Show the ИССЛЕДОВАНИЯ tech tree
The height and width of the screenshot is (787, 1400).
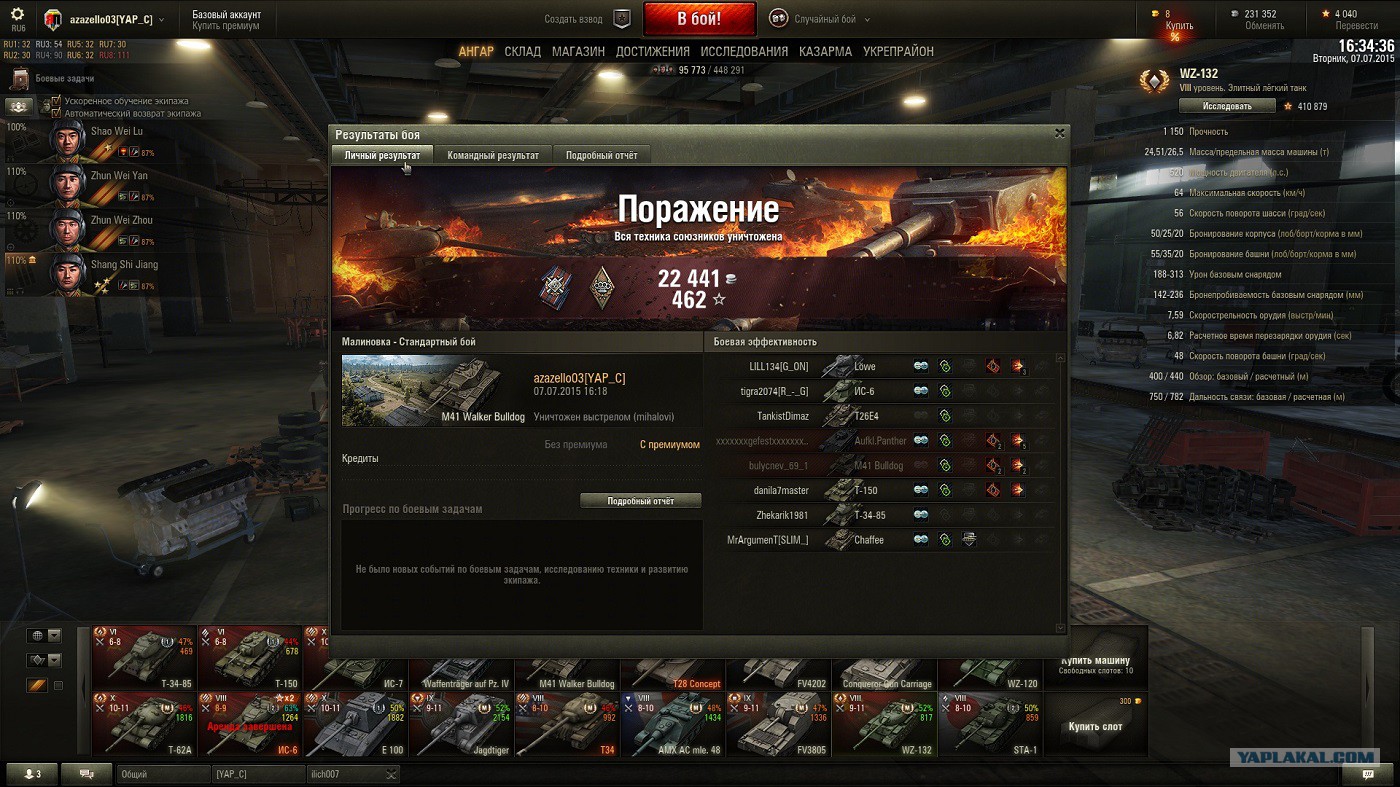[744, 51]
